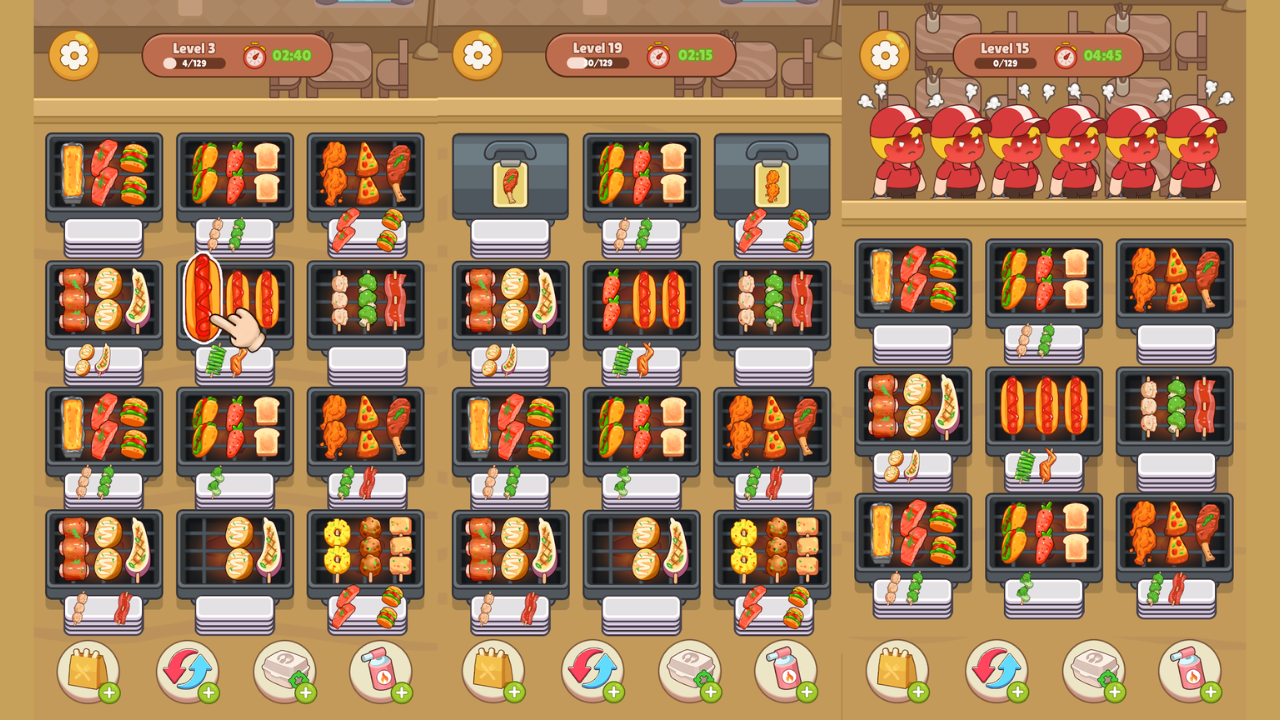
Task: Use the takeout box booster in Level 19 screen
Action: point(689,671)
